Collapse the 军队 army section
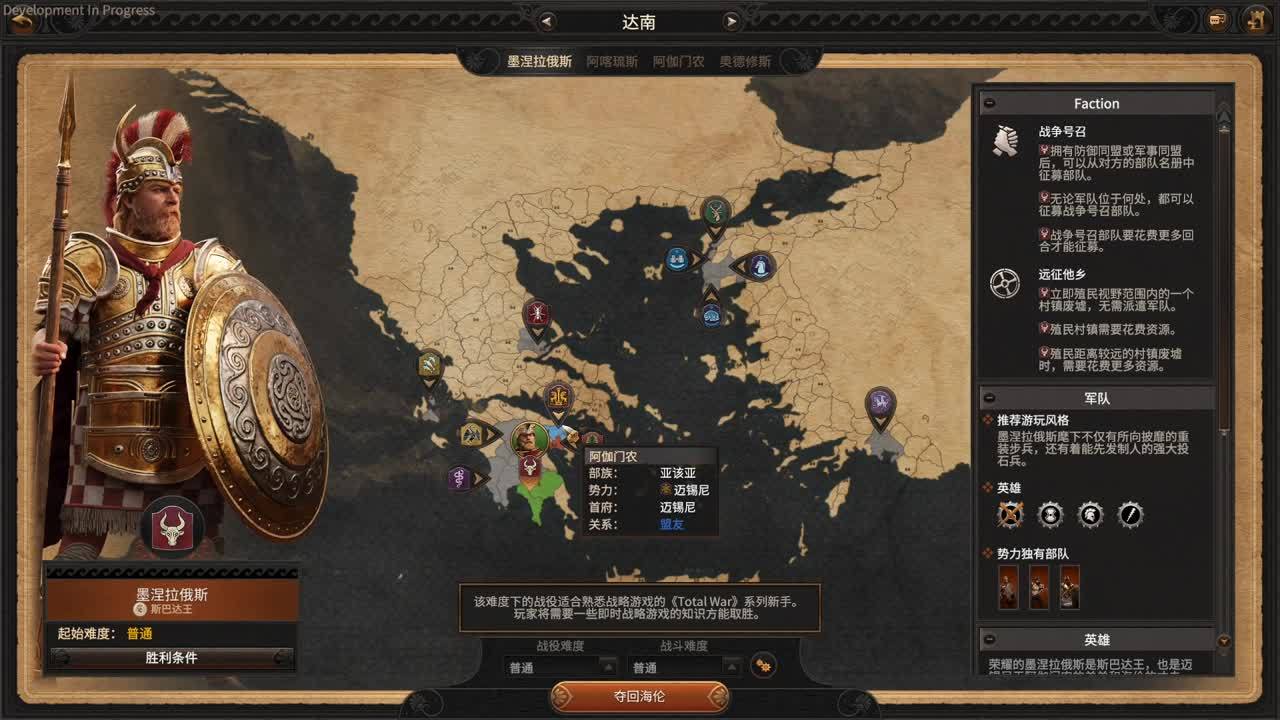This screenshot has width=1280, height=720. pyautogui.click(x=989, y=398)
